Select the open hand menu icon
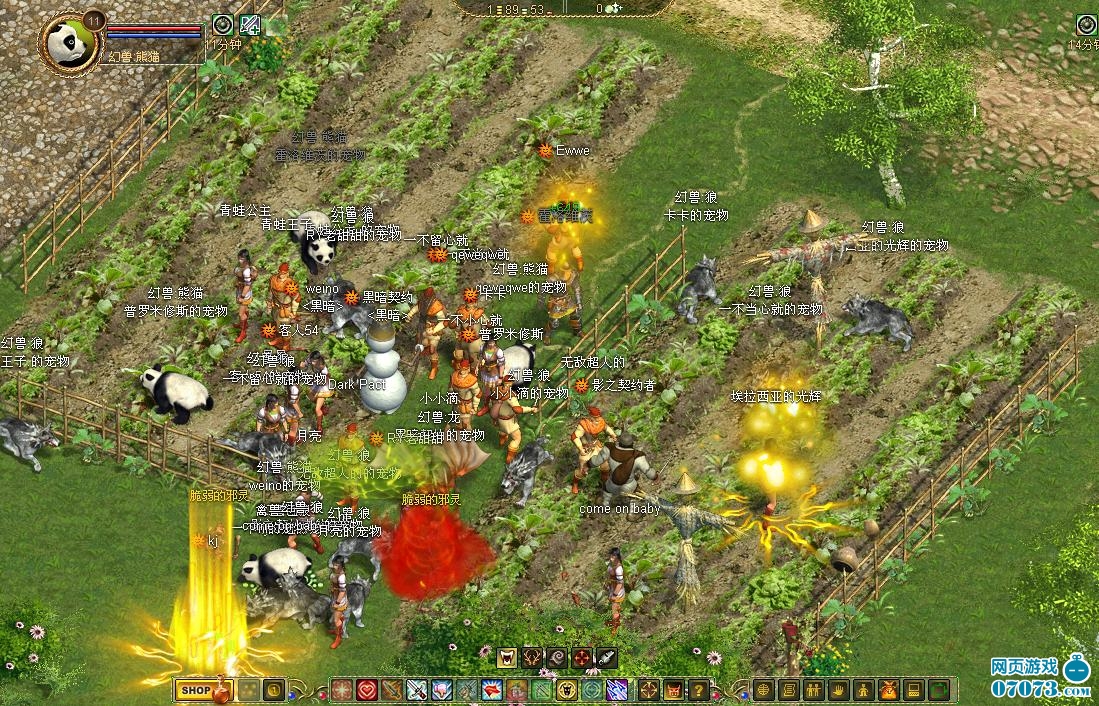The width and height of the screenshot is (1099, 706). coord(838,690)
